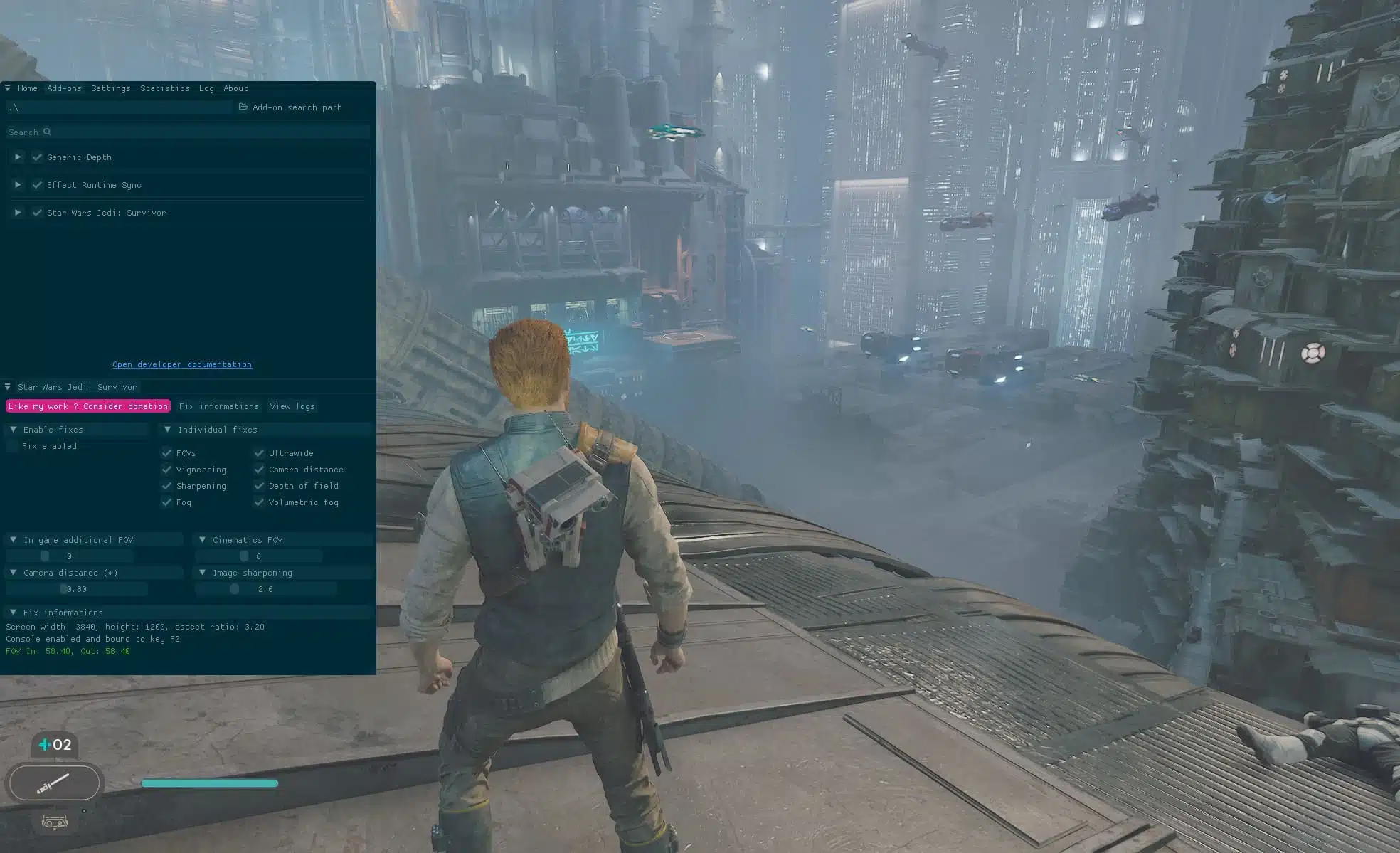Viewport: 1400px width, 853px height.
Task: Select the View logs button
Action: point(292,406)
